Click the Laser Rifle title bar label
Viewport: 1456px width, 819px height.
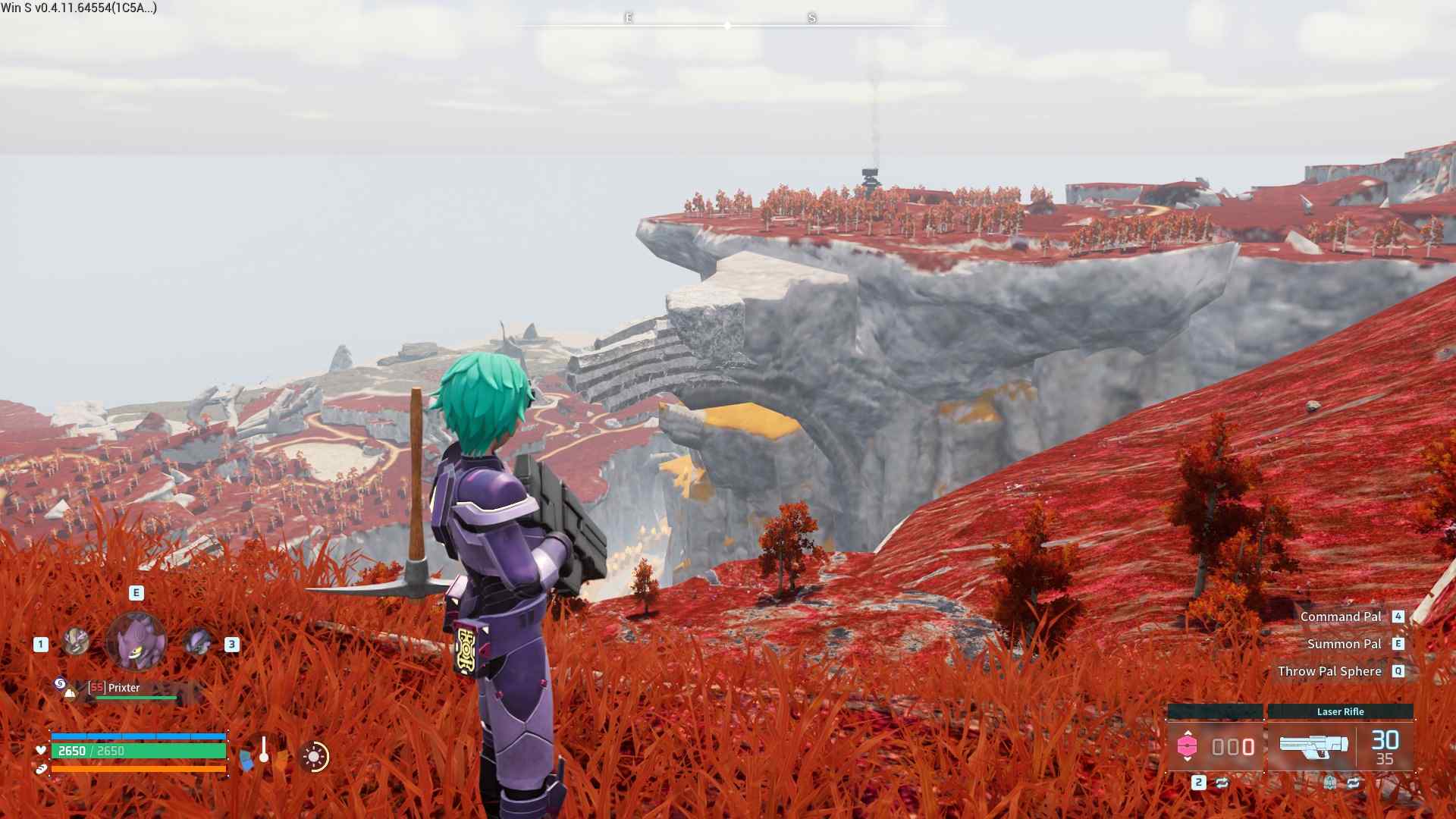(1341, 712)
